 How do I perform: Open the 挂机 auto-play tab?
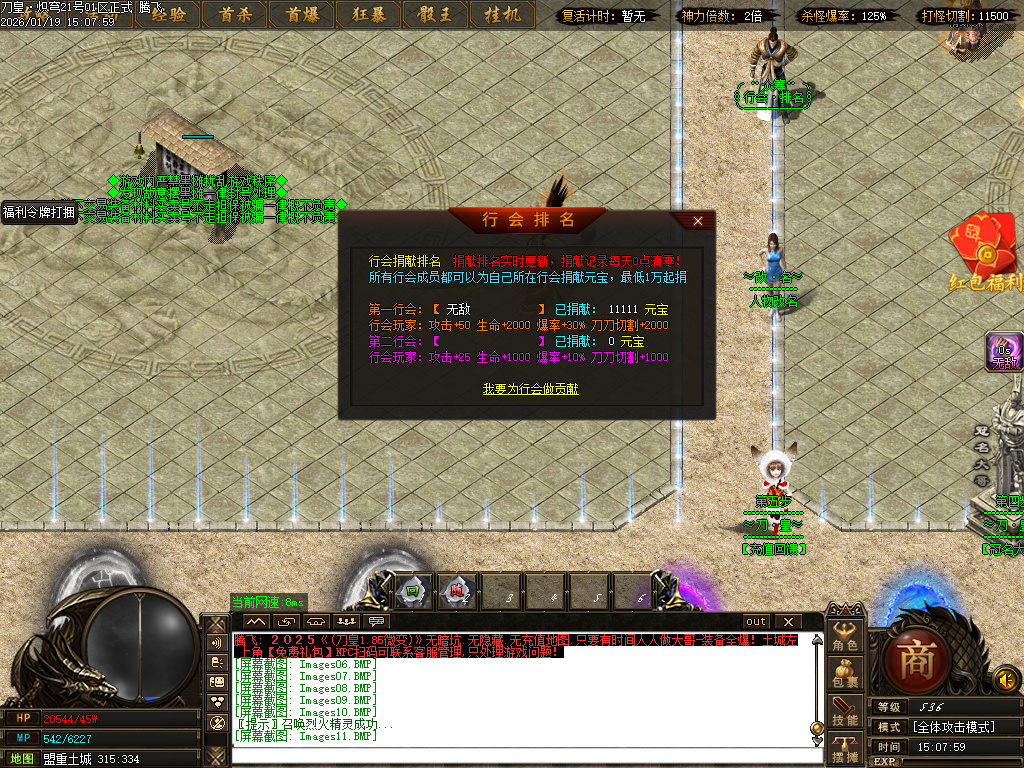point(501,14)
